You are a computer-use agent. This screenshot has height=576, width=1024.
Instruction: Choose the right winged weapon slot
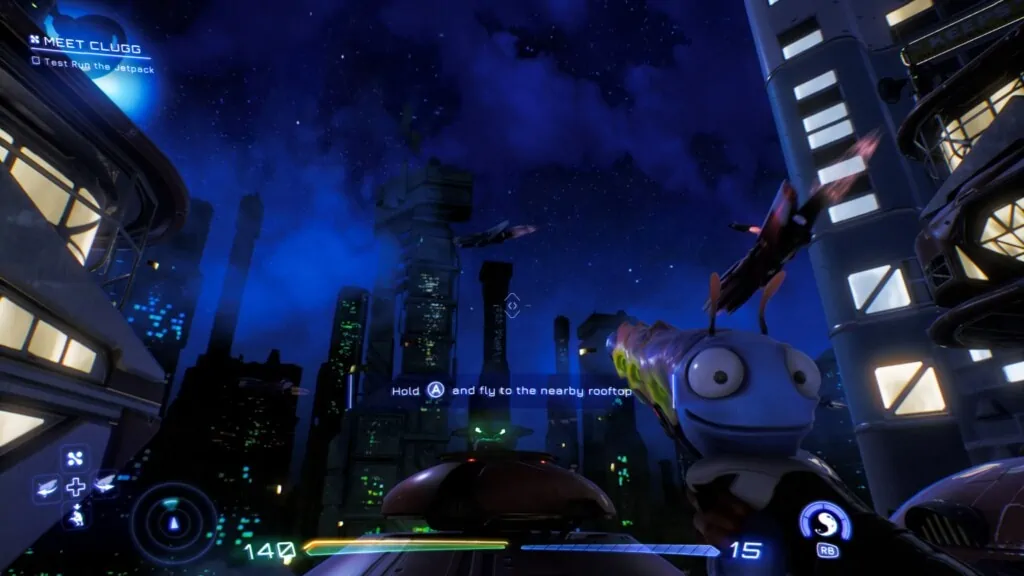tap(104, 486)
